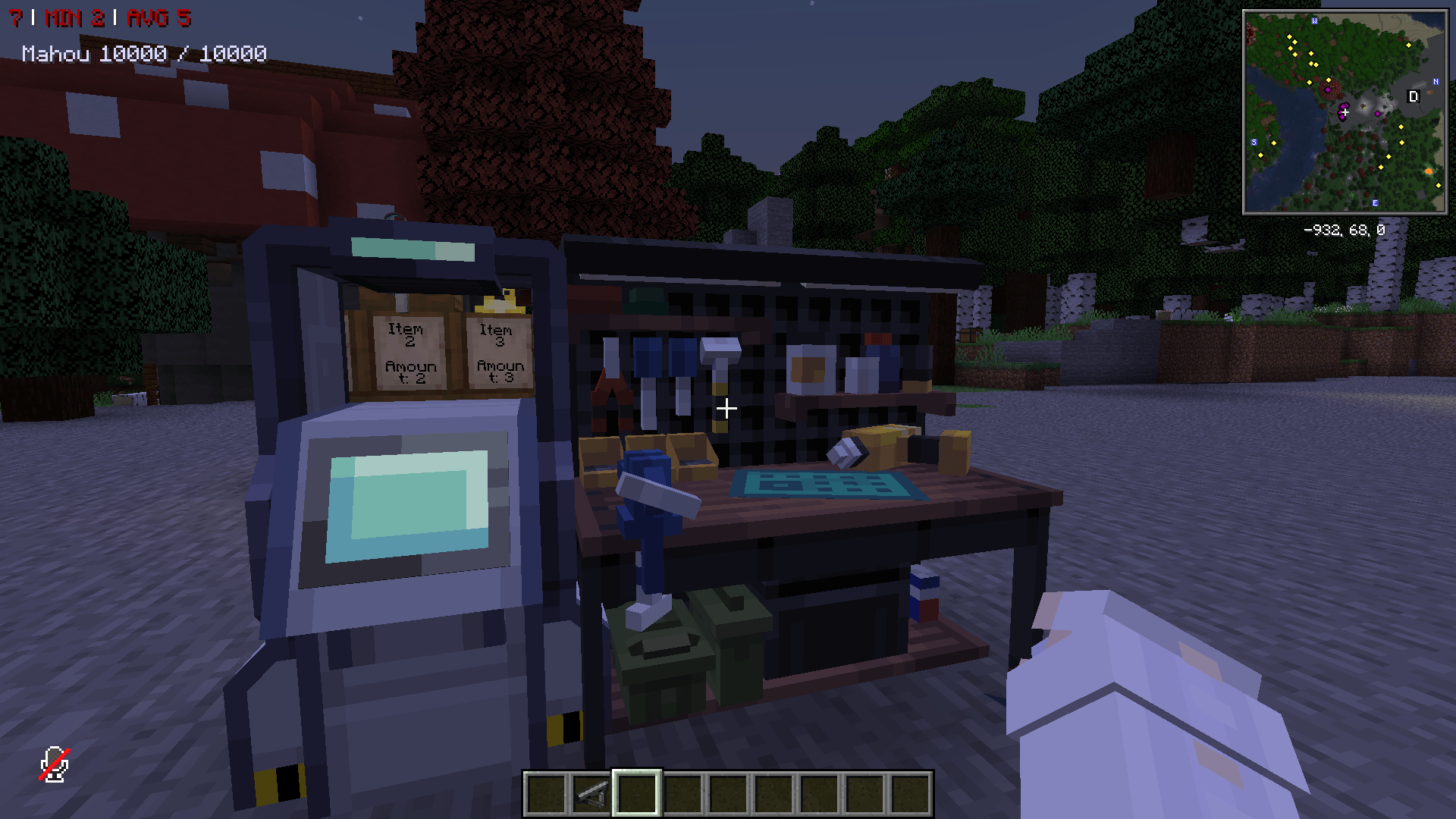Image resolution: width=1456 pixels, height=819 pixels.
Task: Click the blueprint mat on the workbench
Action: pyautogui.click(x=819, y=485)
